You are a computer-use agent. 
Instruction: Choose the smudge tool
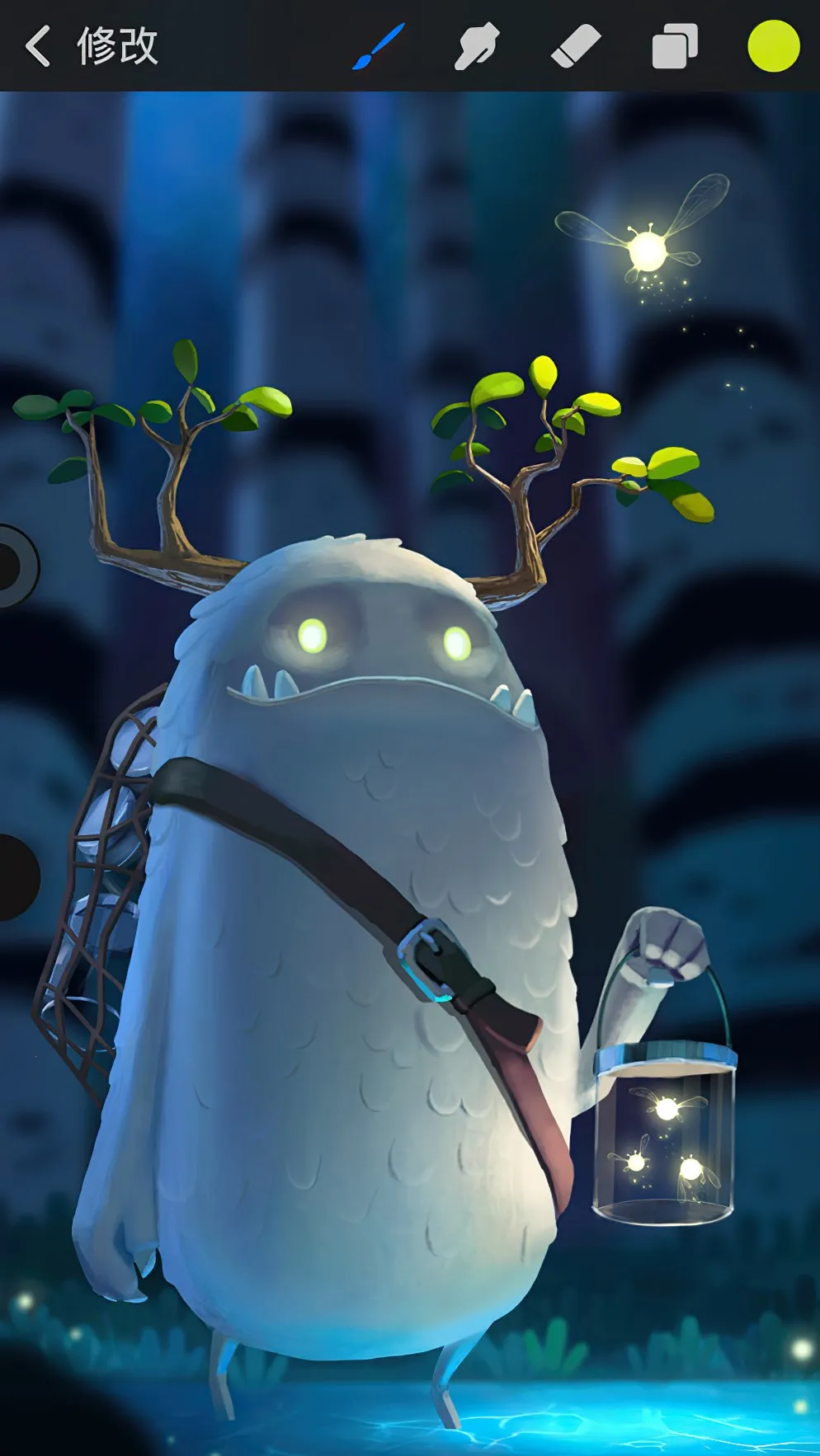[x=477, y=45]
